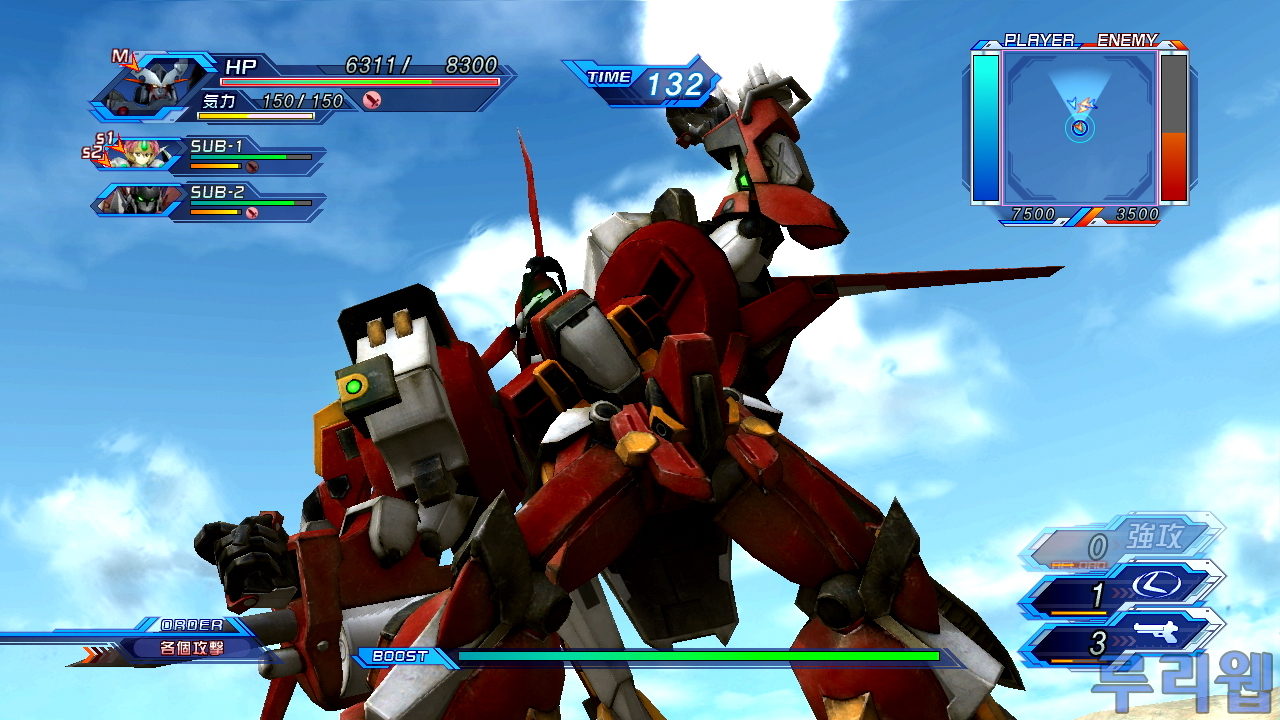This screenshot has width=1280, height=720.
Task: Change the 各個攻撃 order command
Action: click(x=192, y=647)
